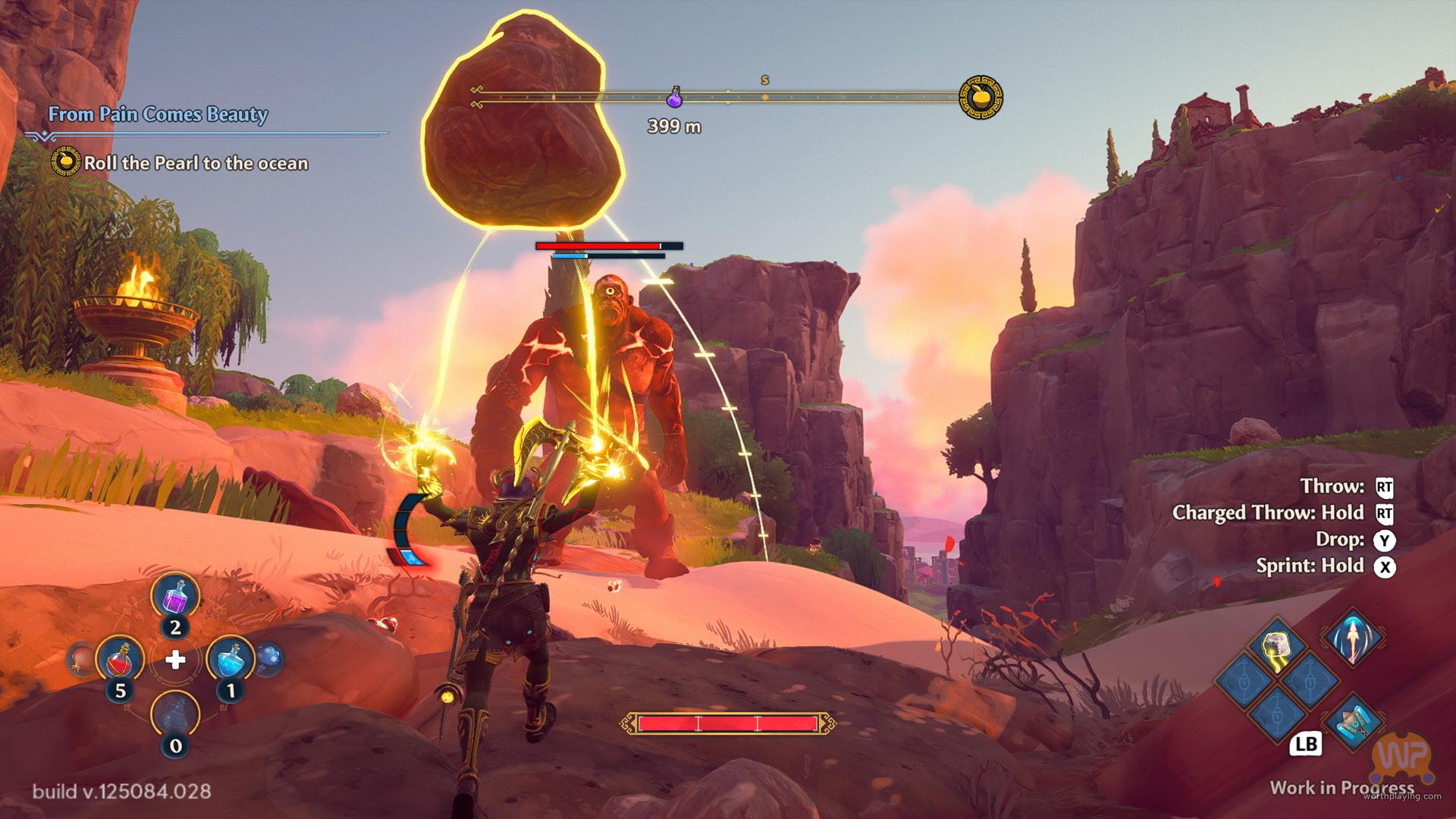Select the purple potion with count 2

pyautogui.click(x=175, y=597)
